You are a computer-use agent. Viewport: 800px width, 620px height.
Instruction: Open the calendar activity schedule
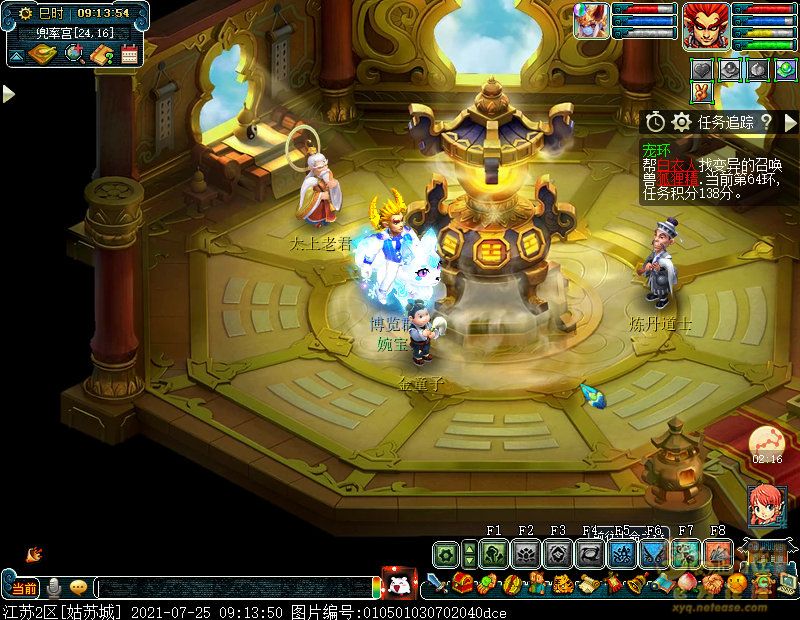click(x=129, y=55)
